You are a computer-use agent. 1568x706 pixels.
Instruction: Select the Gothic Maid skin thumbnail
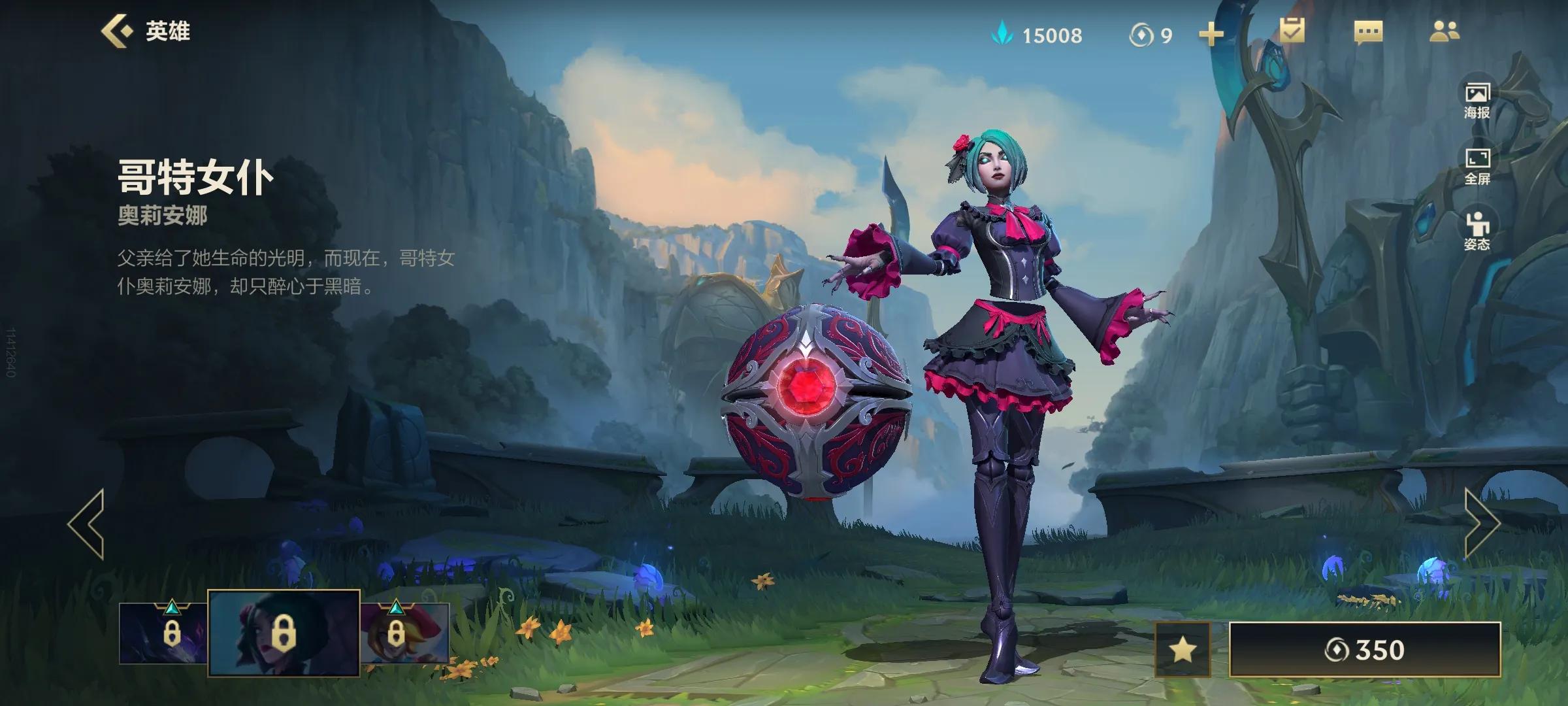284,633
